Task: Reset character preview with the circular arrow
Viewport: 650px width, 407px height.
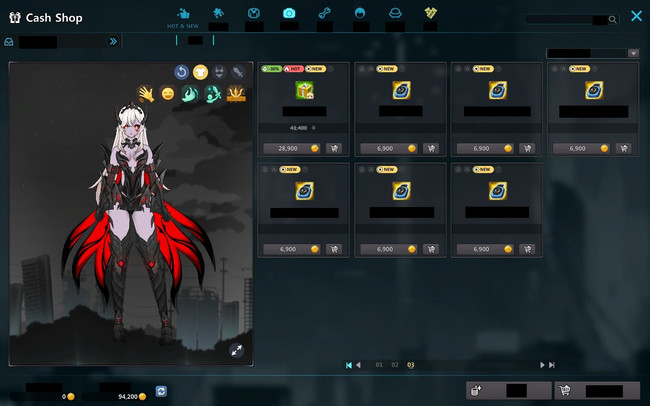Action: pyautogui.click(x=181, y=72)
